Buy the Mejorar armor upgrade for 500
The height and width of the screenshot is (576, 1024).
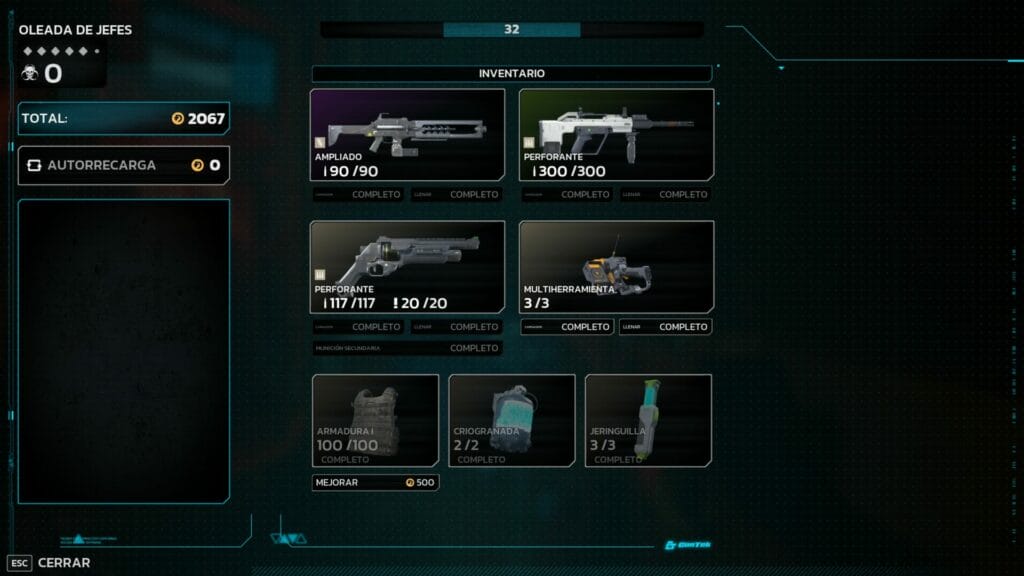[375, 482]
